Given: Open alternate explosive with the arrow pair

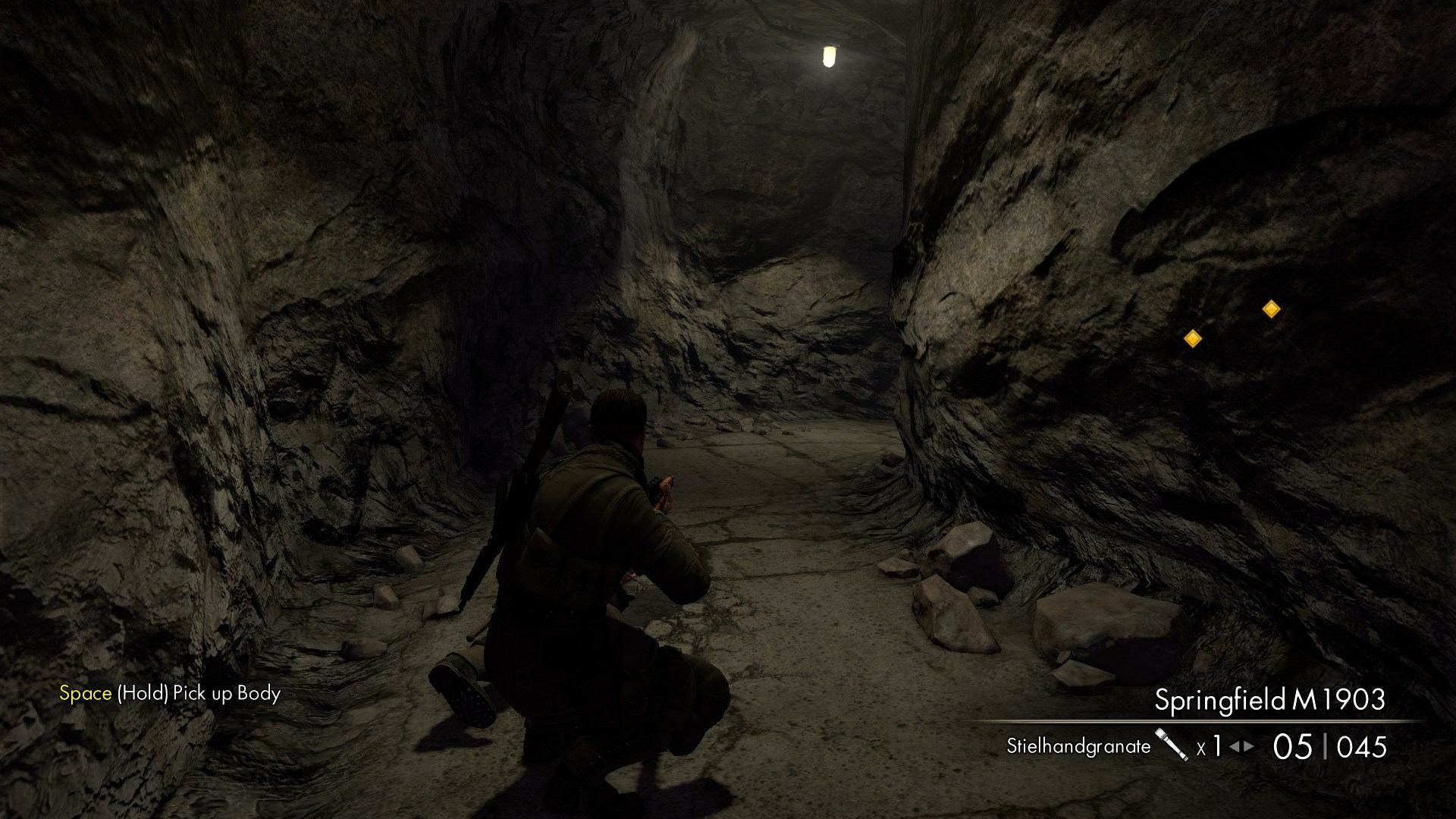Looking at the screenshot, I should pos(1241,746).
